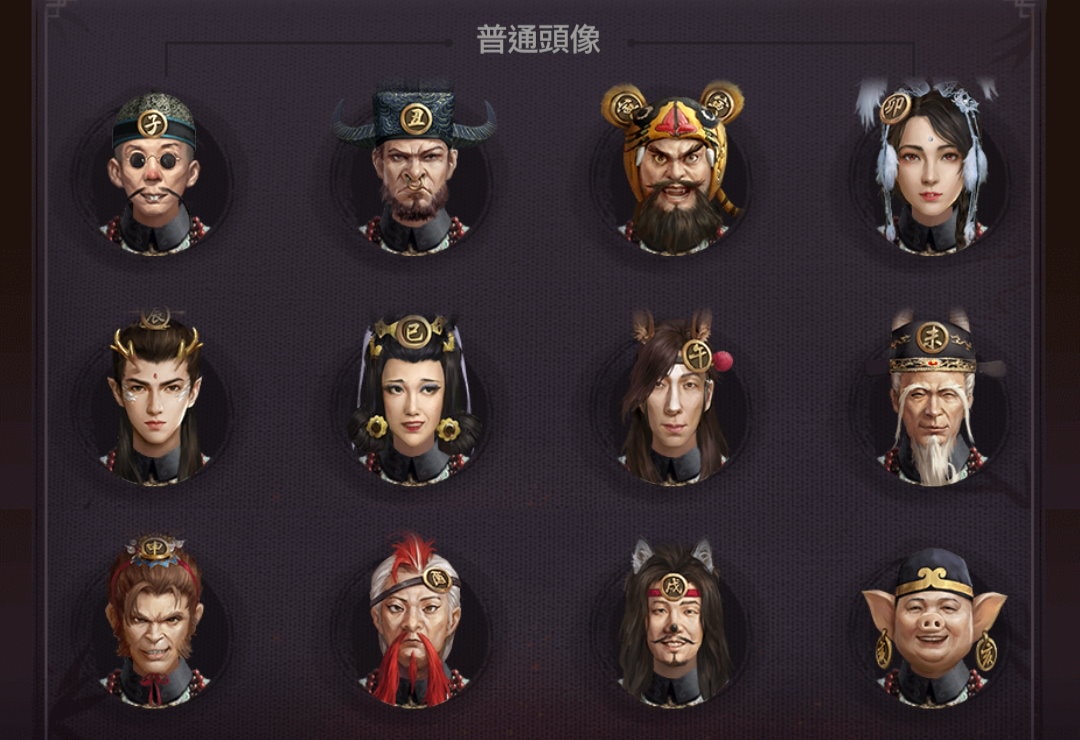Select the monkey-faced avatar
The image size is (1080, 740).
[154, 622]
